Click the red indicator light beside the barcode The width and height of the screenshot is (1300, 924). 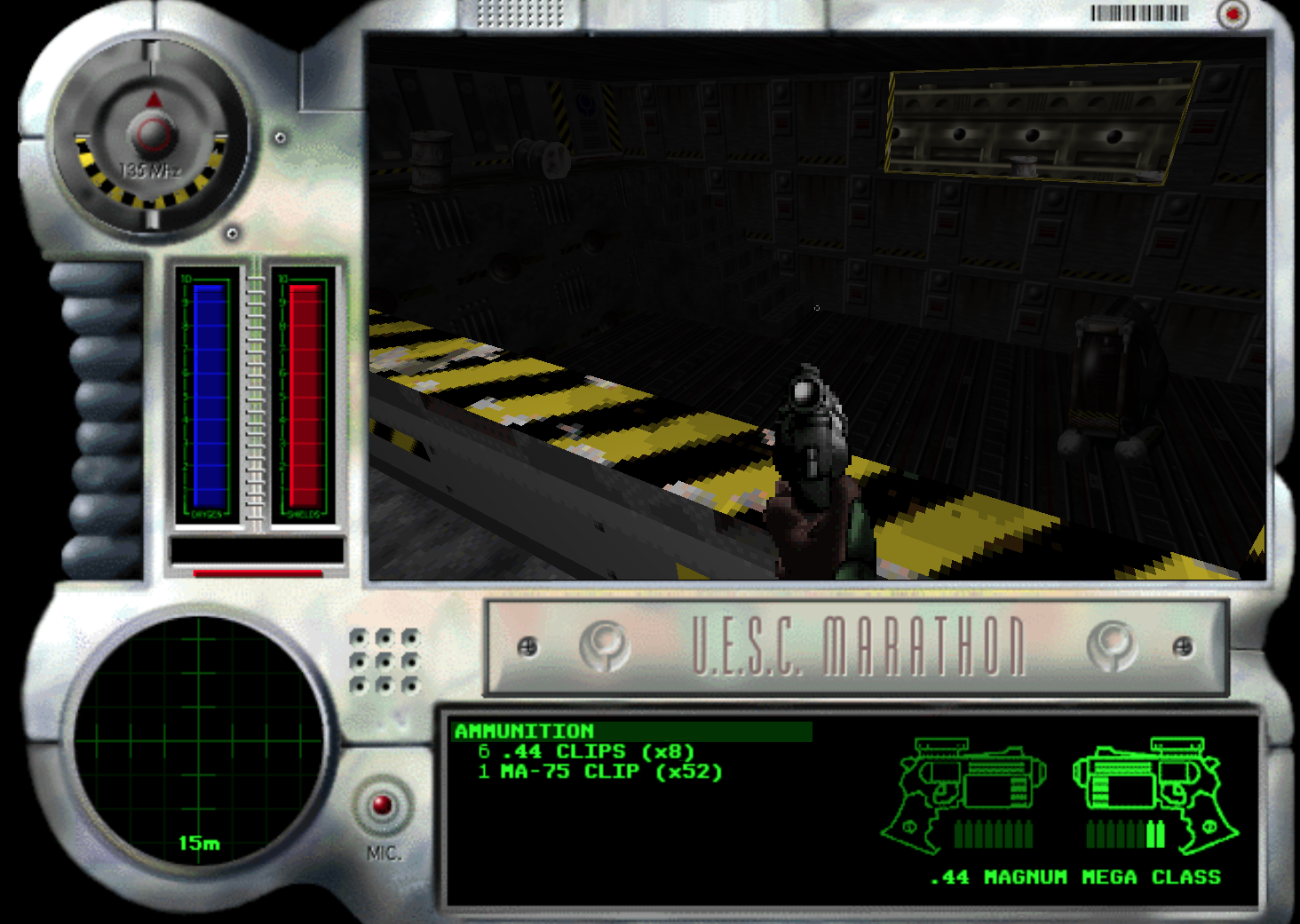[x=1233, y=14]
